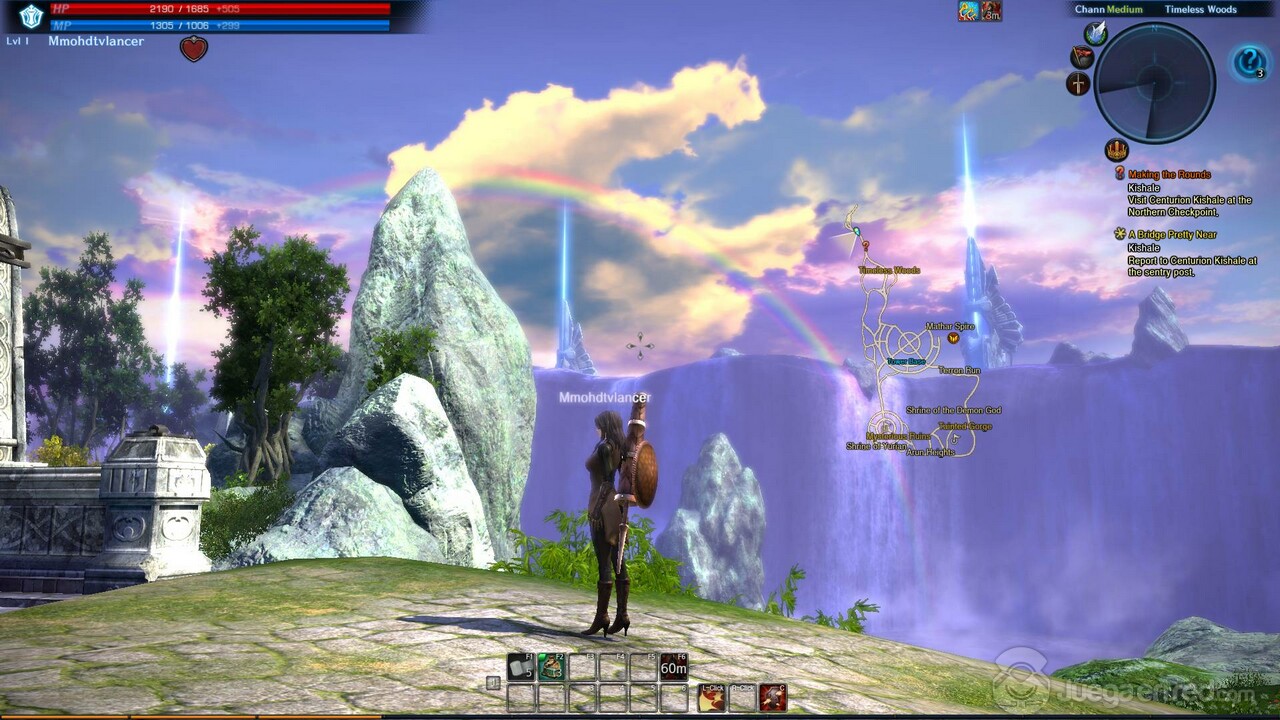Open the blue question mark help button

point(1249,63)
